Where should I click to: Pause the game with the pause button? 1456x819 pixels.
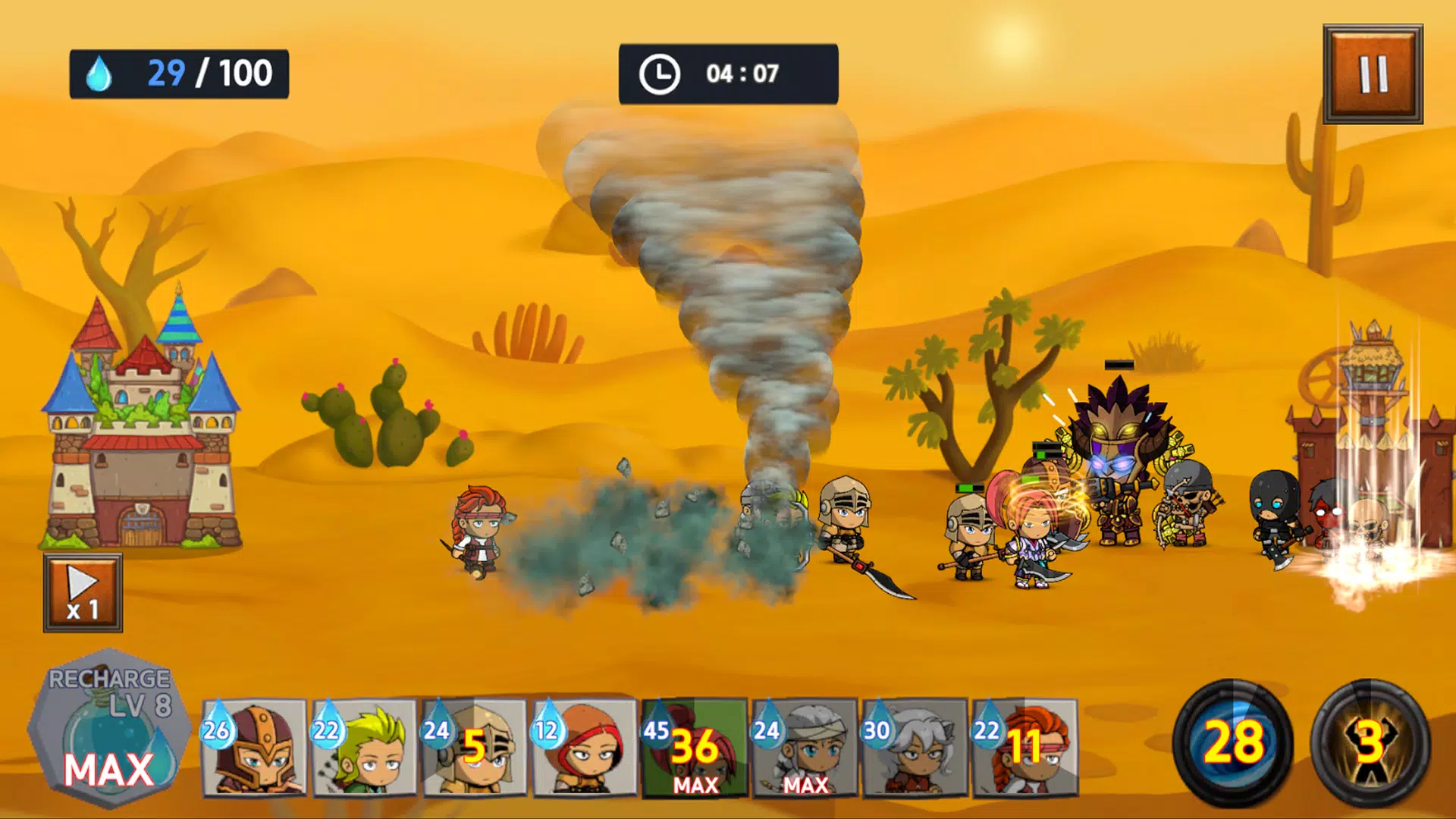[1373, 74]
